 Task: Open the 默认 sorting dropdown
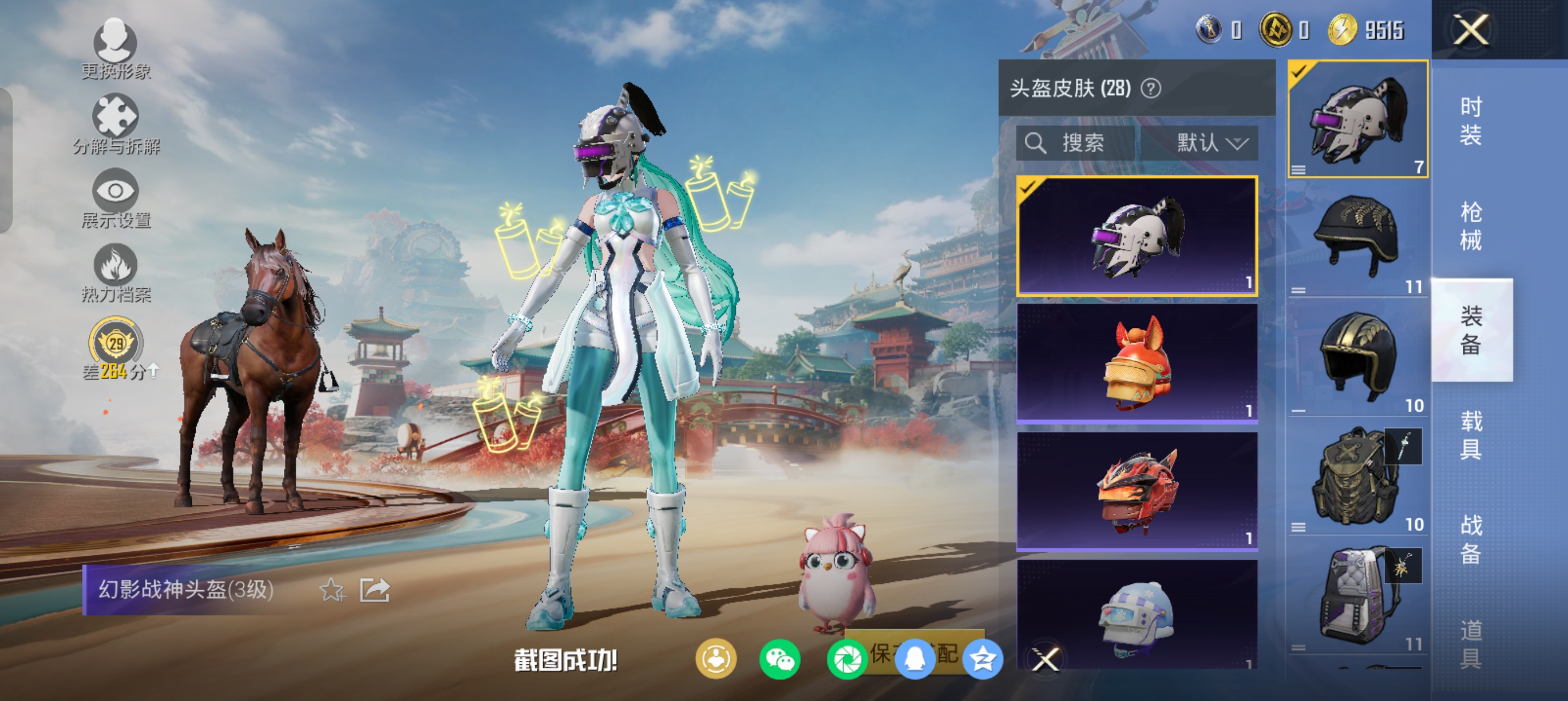coord(1211,143)
